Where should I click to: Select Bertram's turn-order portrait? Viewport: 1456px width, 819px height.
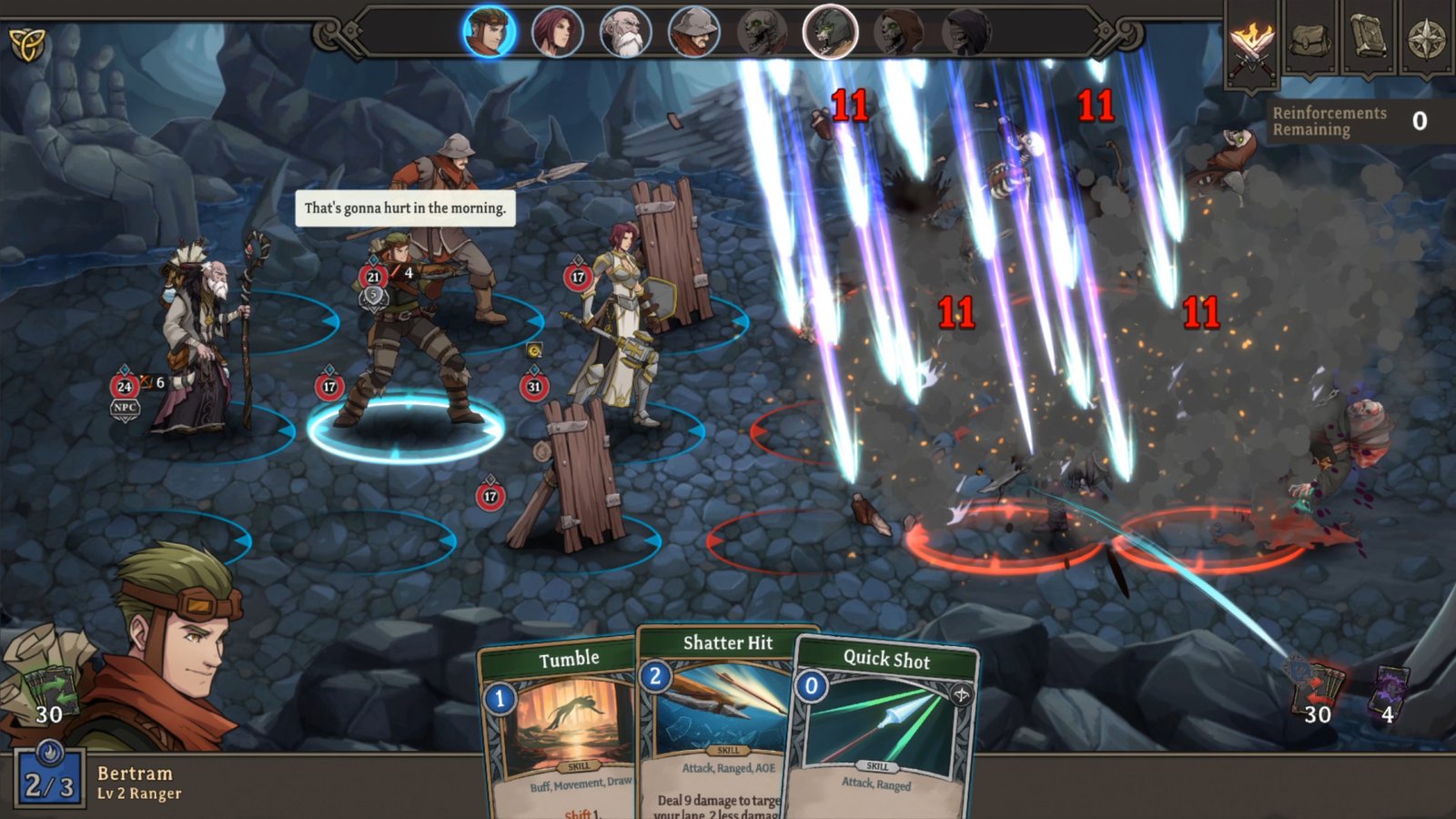(489, 32)
